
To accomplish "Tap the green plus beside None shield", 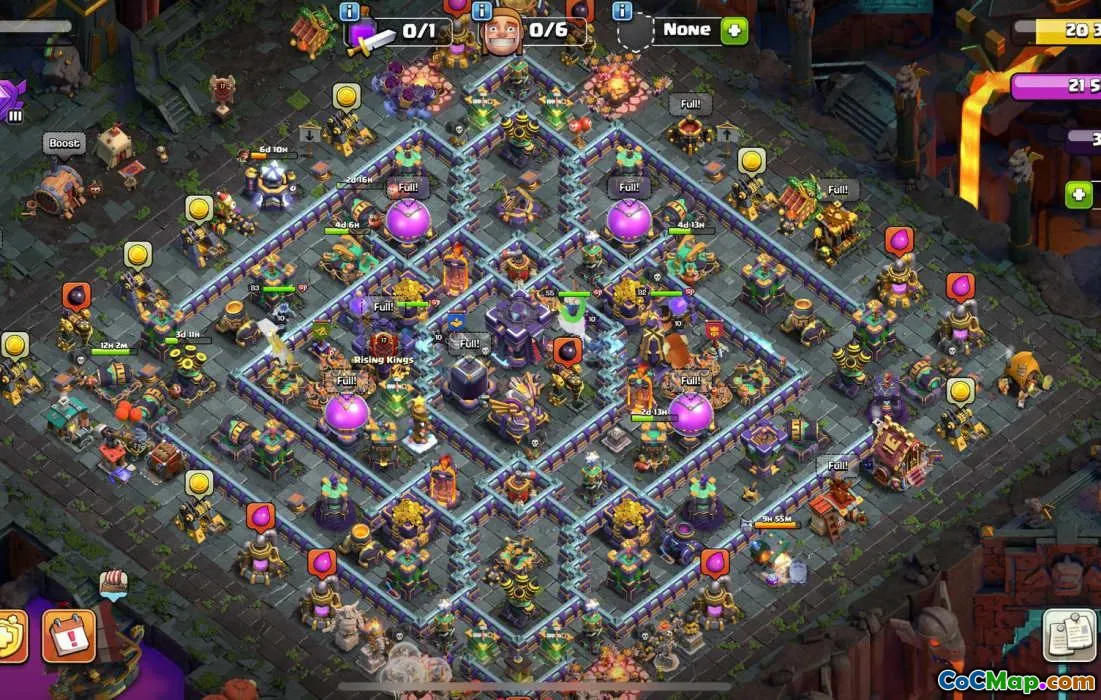I will [x=734, y=30].
